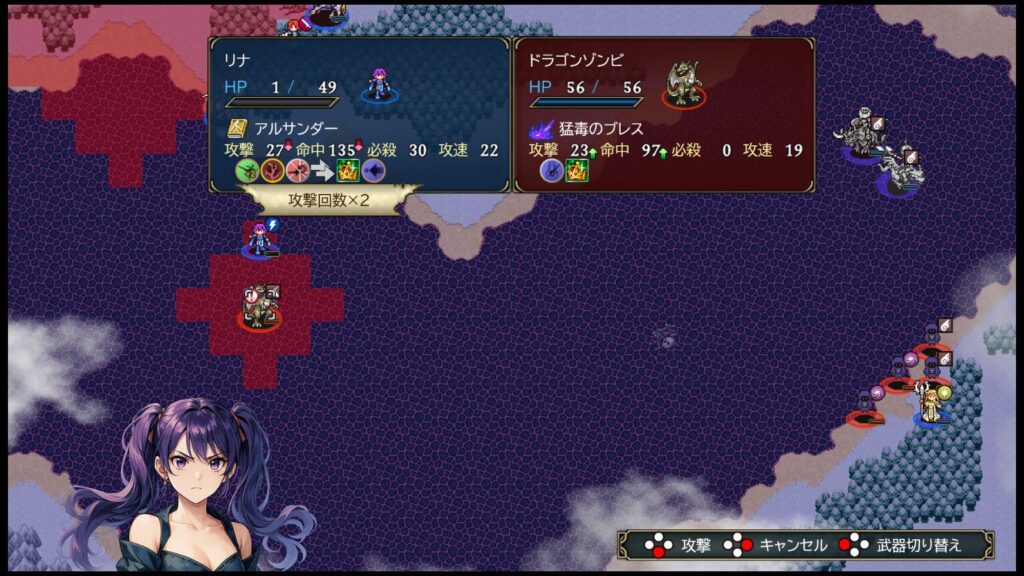1024x576 pixels.
Task: Check the crown skill icon in リナ's panel
Action: [348, 170]
